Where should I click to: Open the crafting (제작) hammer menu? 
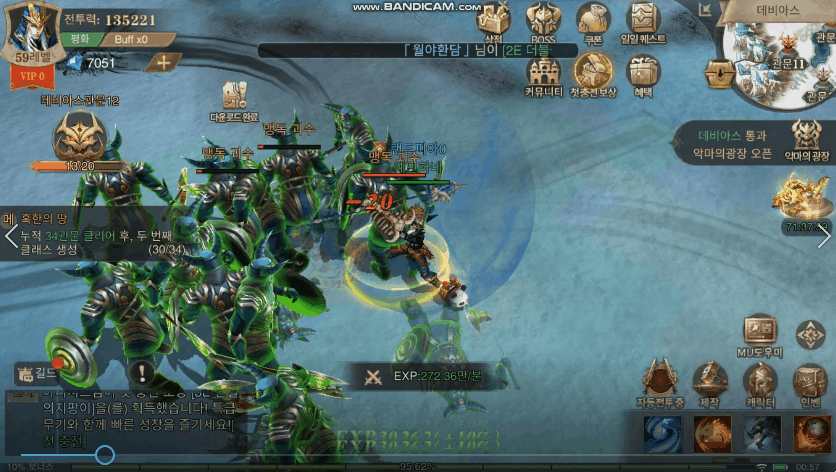point(710,382)
